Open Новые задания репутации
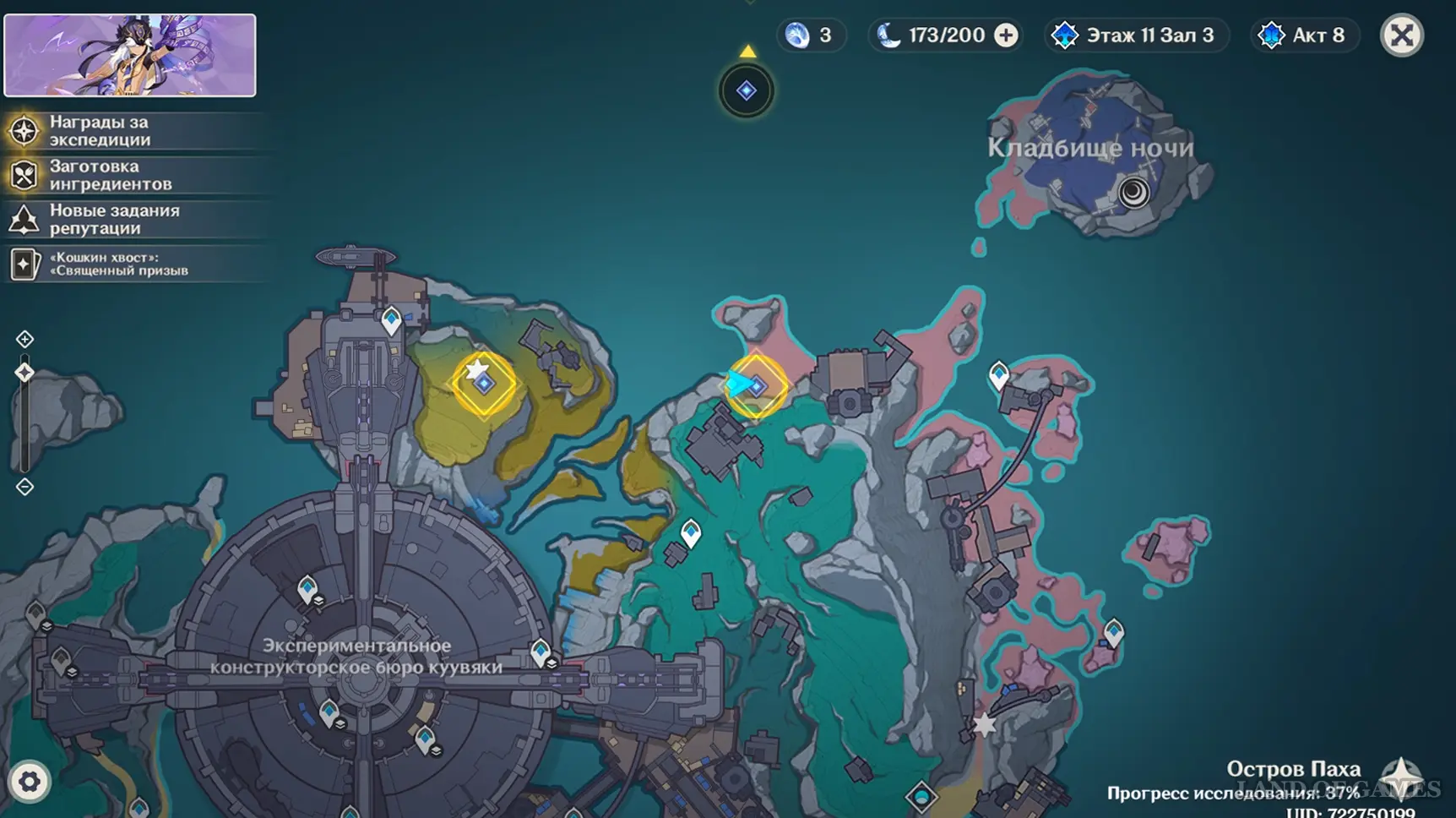 tap(114, 219)
